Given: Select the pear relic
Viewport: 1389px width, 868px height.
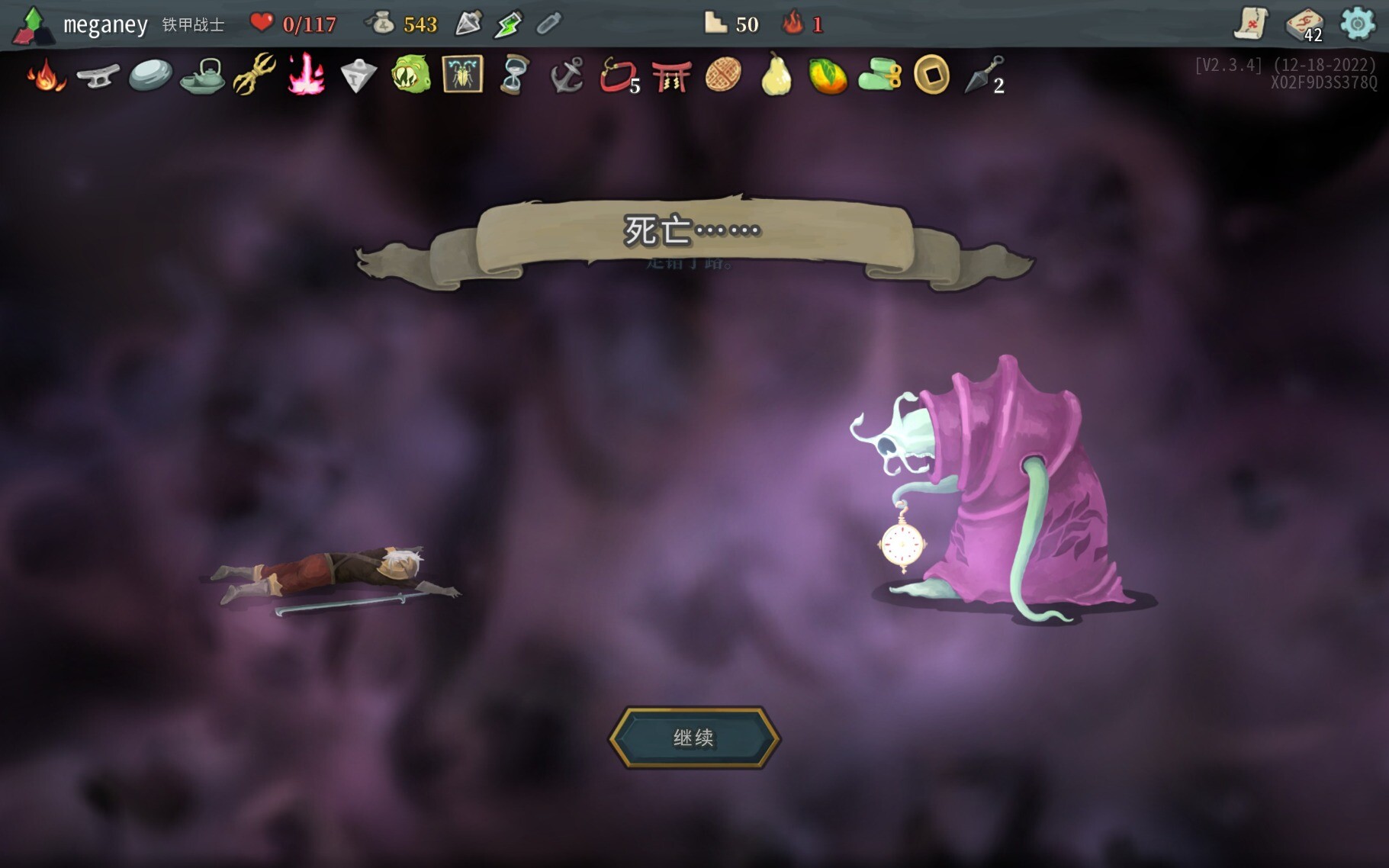Looking at the screenshot, I should pyautogui.click(x=775, y=75).
